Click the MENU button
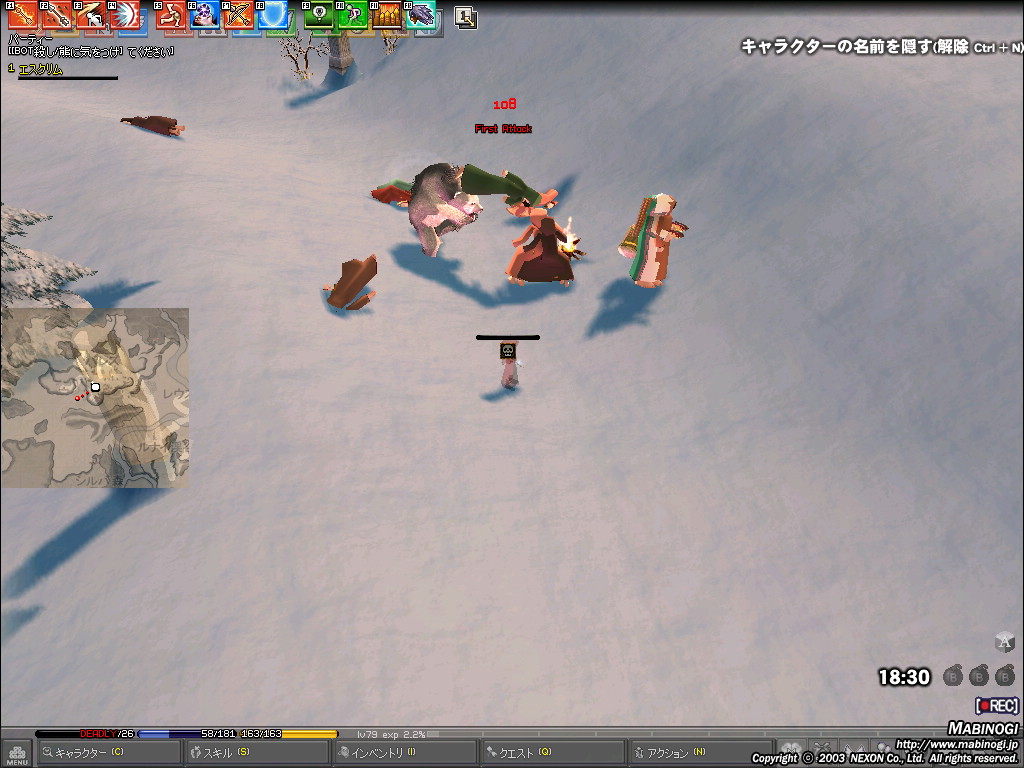Image resolution: width=1024 pixels, height=768 pixels. [x=17, y=752]
